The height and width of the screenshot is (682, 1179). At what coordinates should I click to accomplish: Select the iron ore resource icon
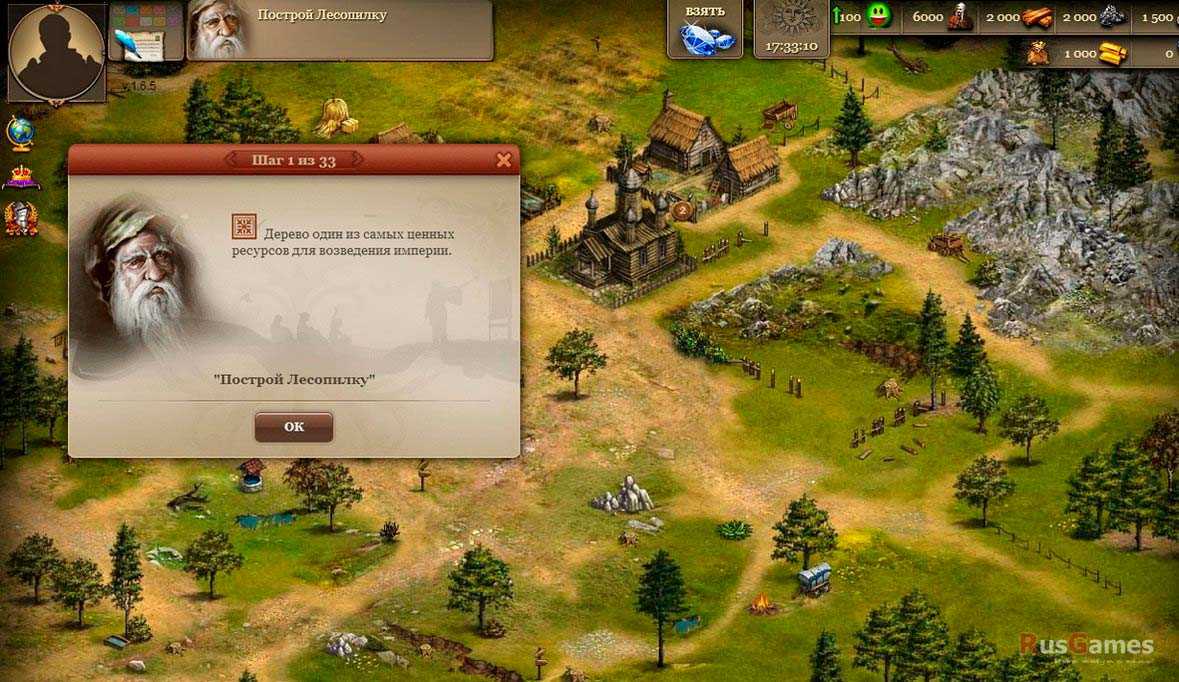pyautogui.click(x=1112, y=17)
